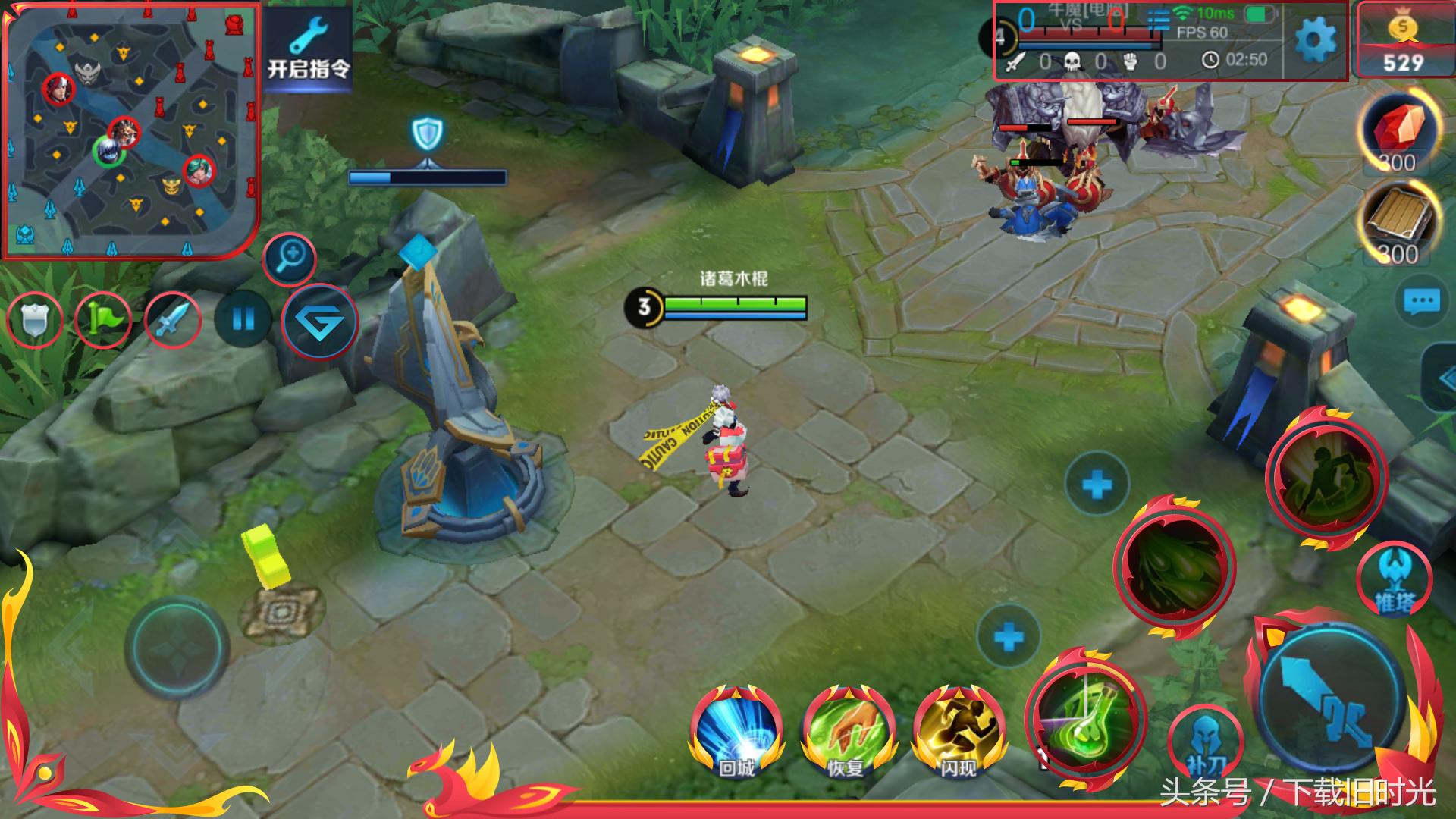Pause the game with the pause button
1456x819 pixels.
point(243,320)
